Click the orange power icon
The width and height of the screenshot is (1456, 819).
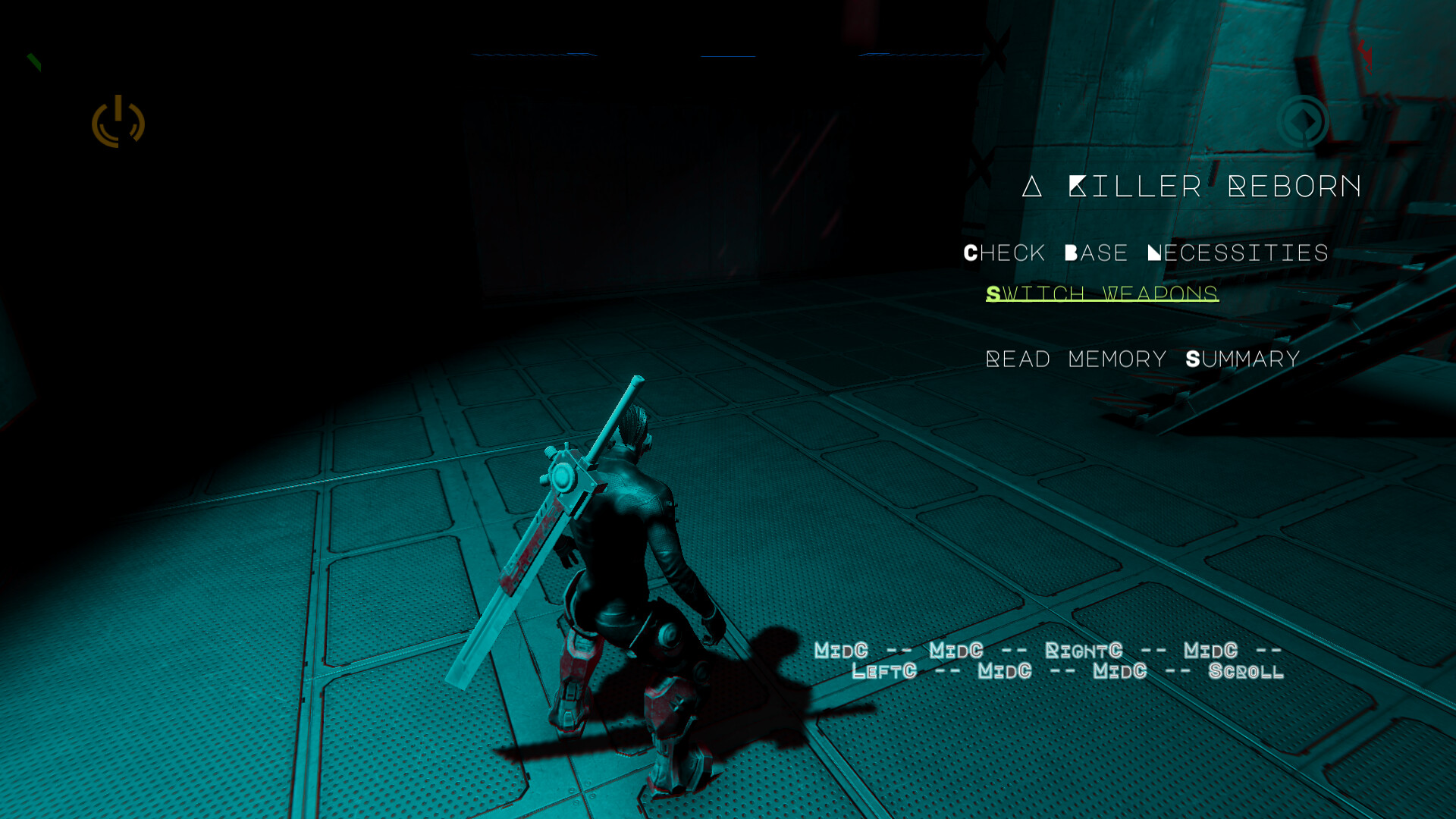[118, 121]
